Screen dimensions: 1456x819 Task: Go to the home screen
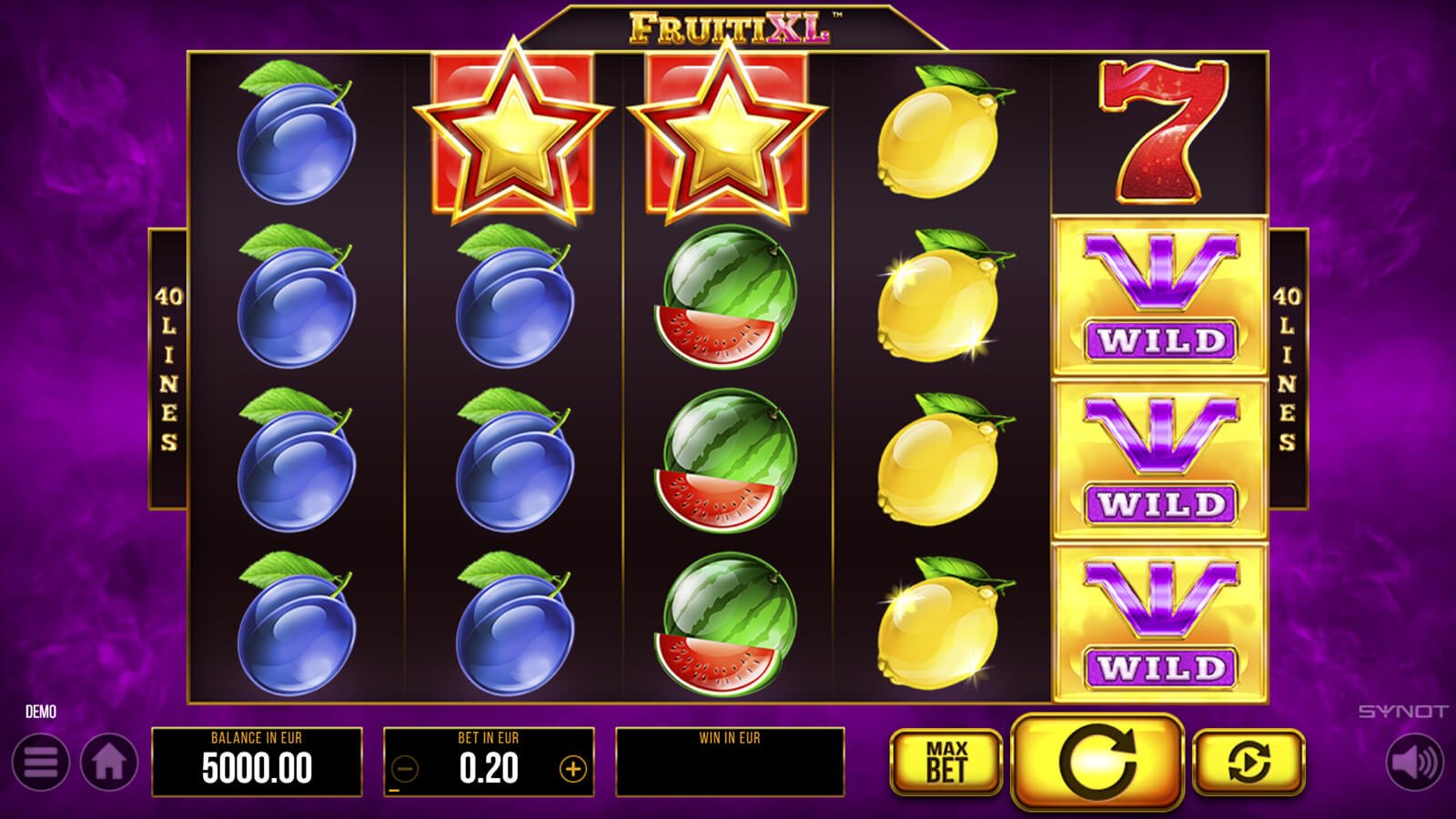[x=109, y=763]
